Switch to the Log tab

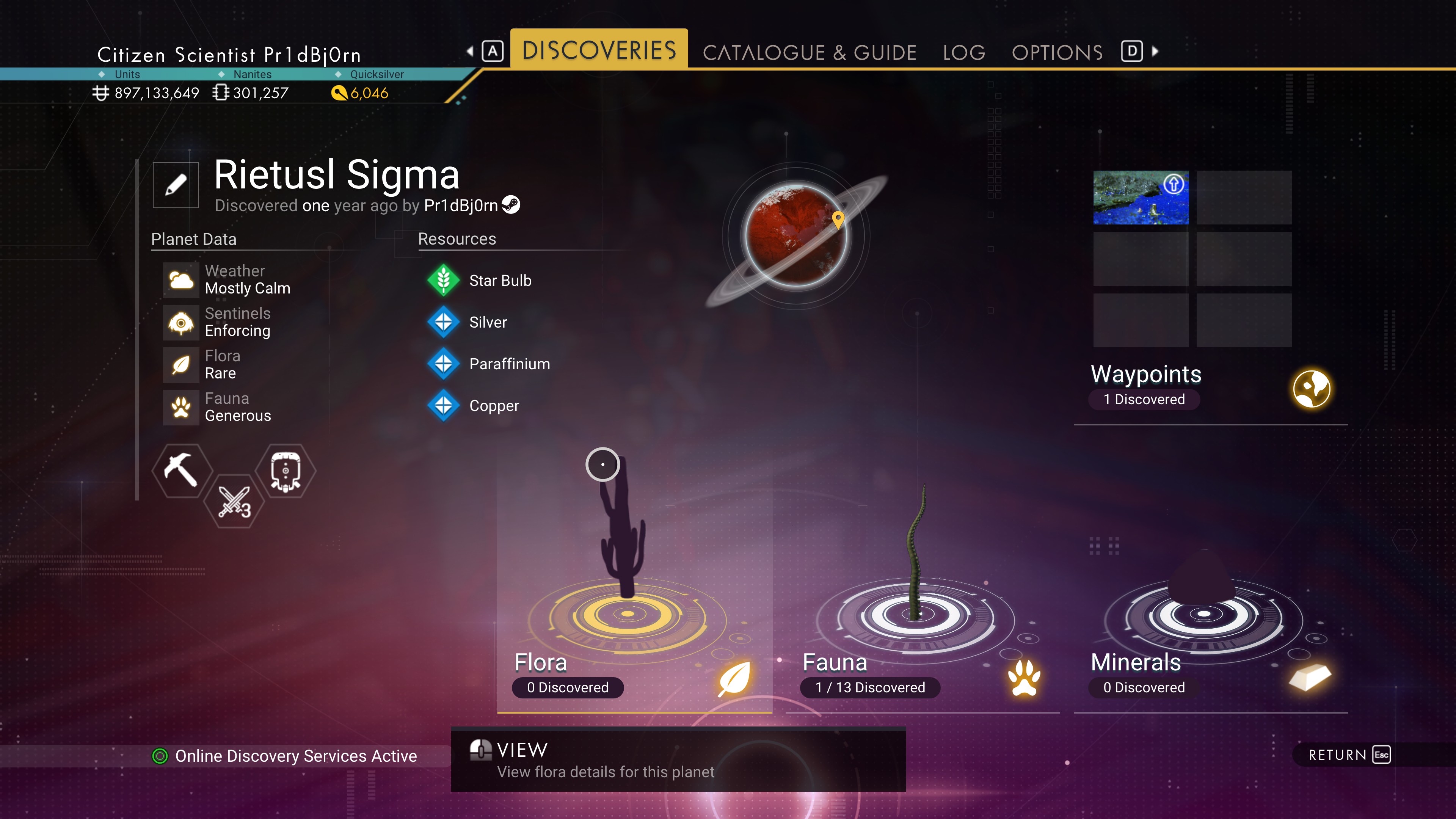[964, 53]
